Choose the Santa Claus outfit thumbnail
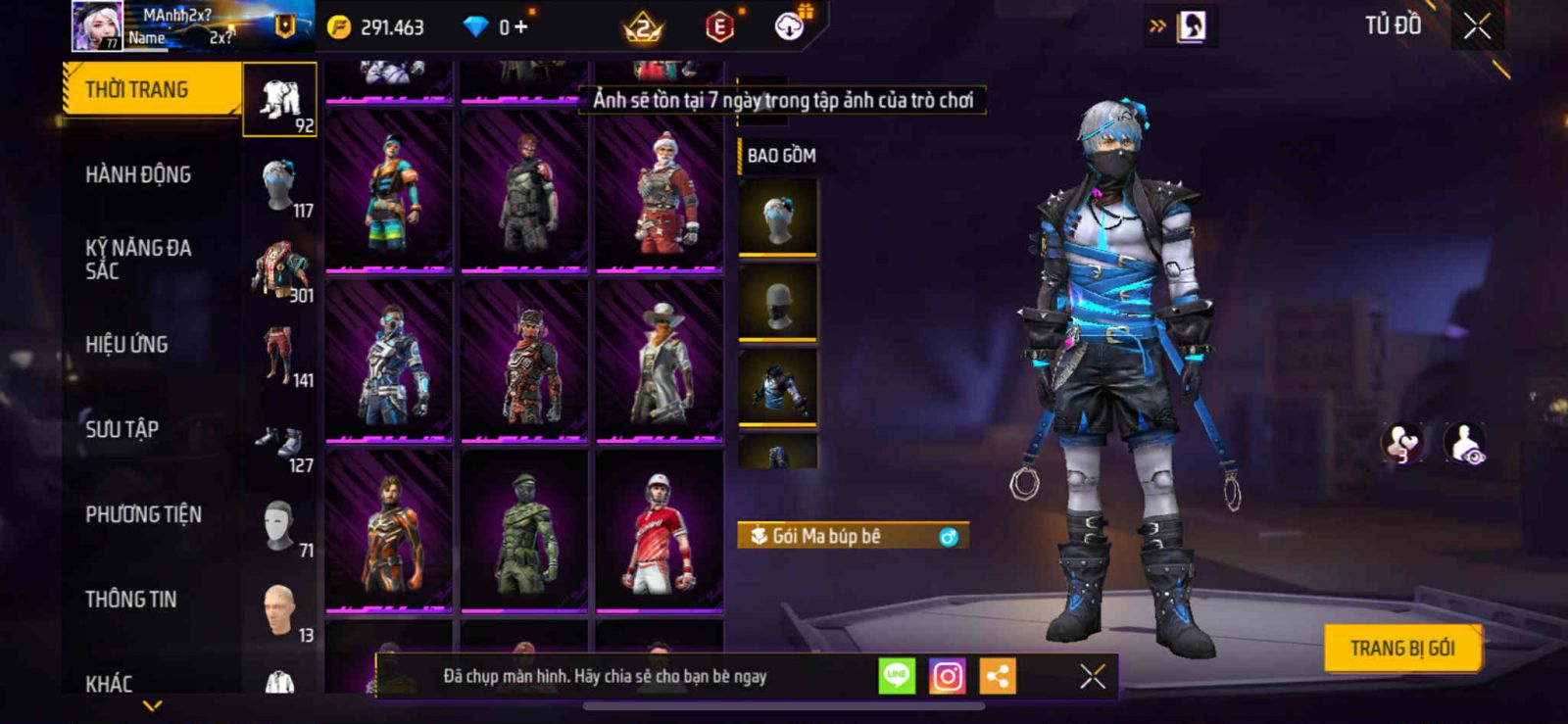Screen dimensions: 1568x724 pos(660,190)
